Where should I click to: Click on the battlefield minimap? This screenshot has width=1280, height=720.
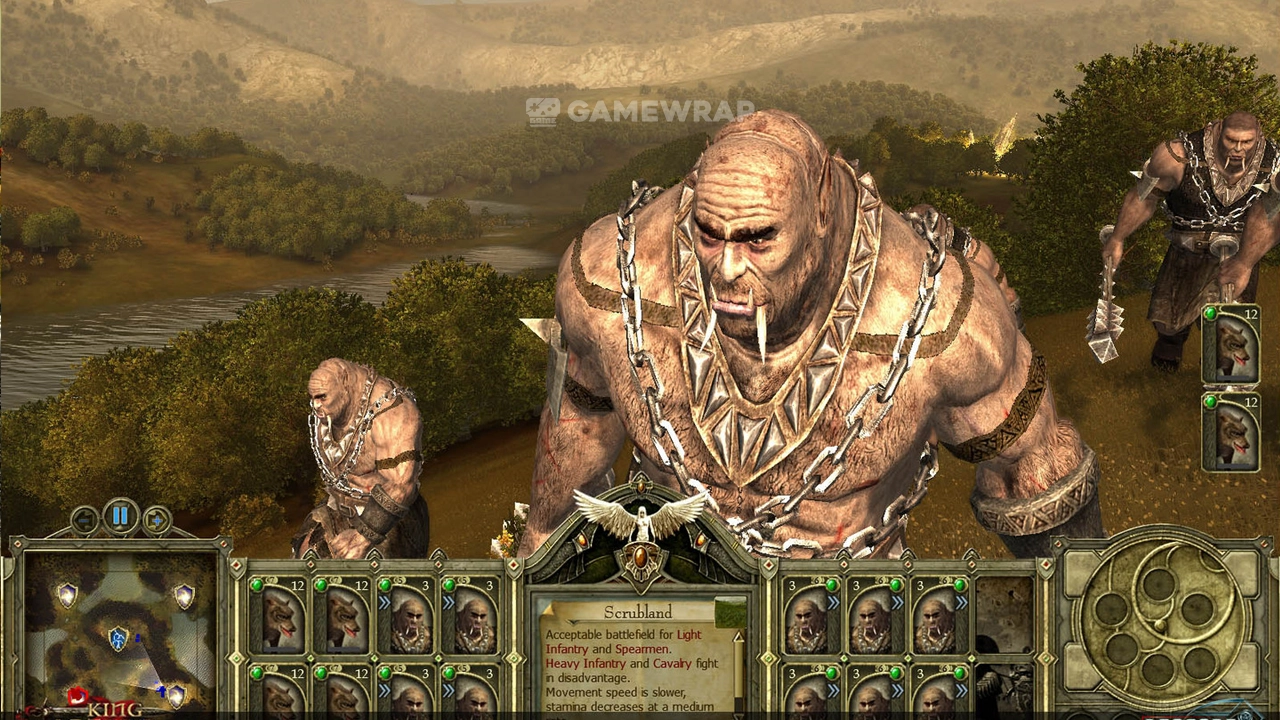(120, 630)
